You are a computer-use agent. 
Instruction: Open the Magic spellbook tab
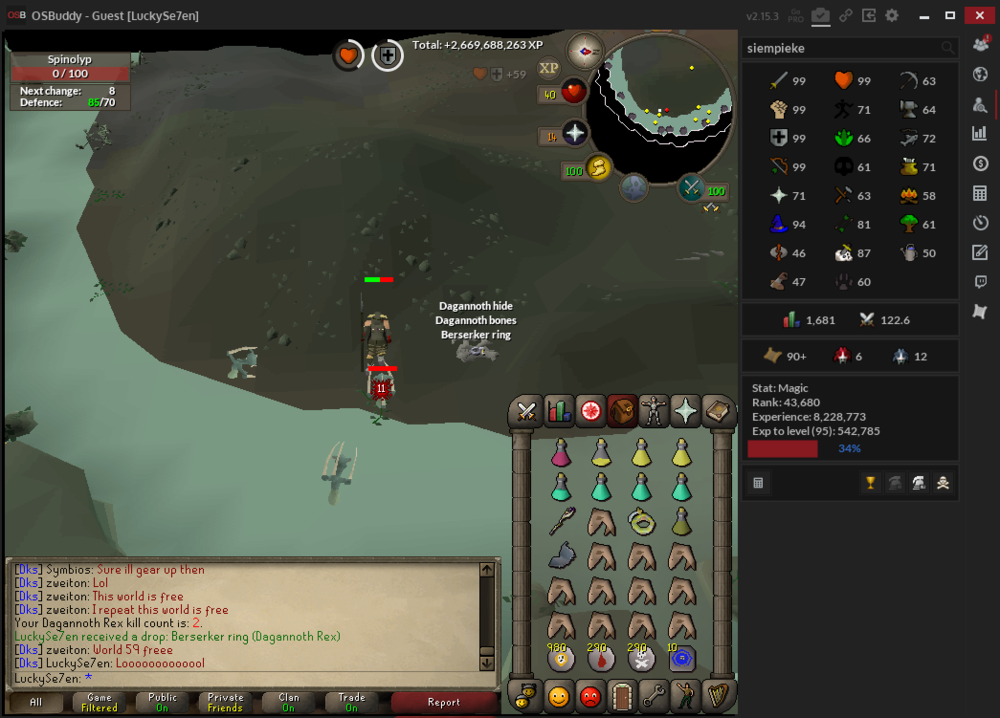[x=718, y=410]
